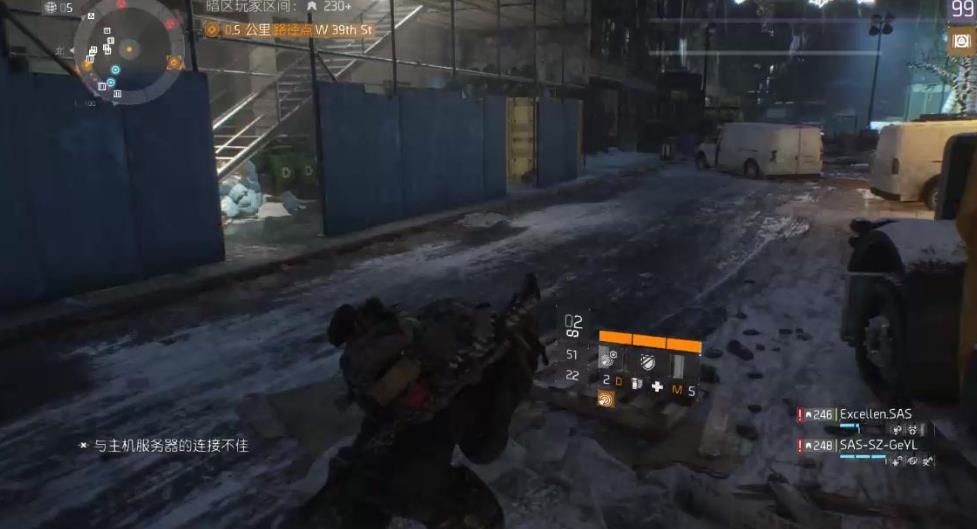The width and height of the screenshot is (977, 529).
Task: Click the orange waypoint marker on minimap edge
Action: point(175,62)
